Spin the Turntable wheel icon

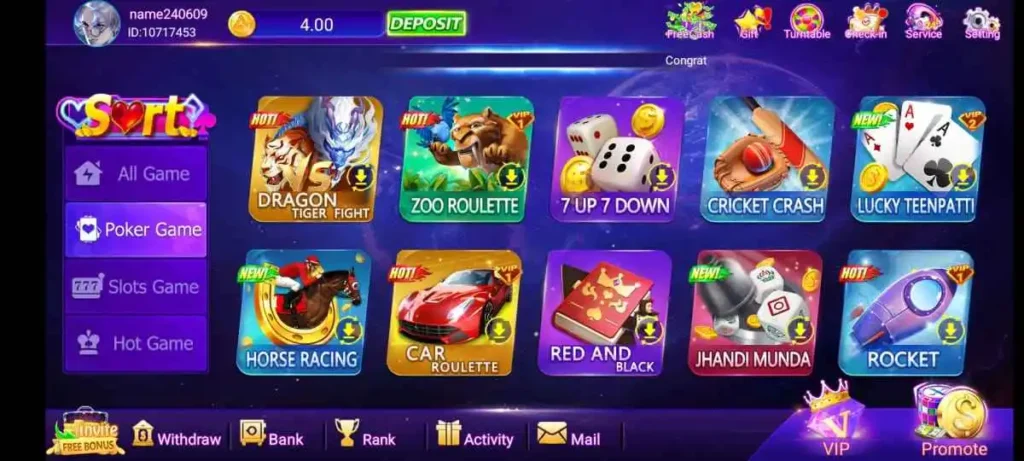pyautogui.click(x=807, y=21)
